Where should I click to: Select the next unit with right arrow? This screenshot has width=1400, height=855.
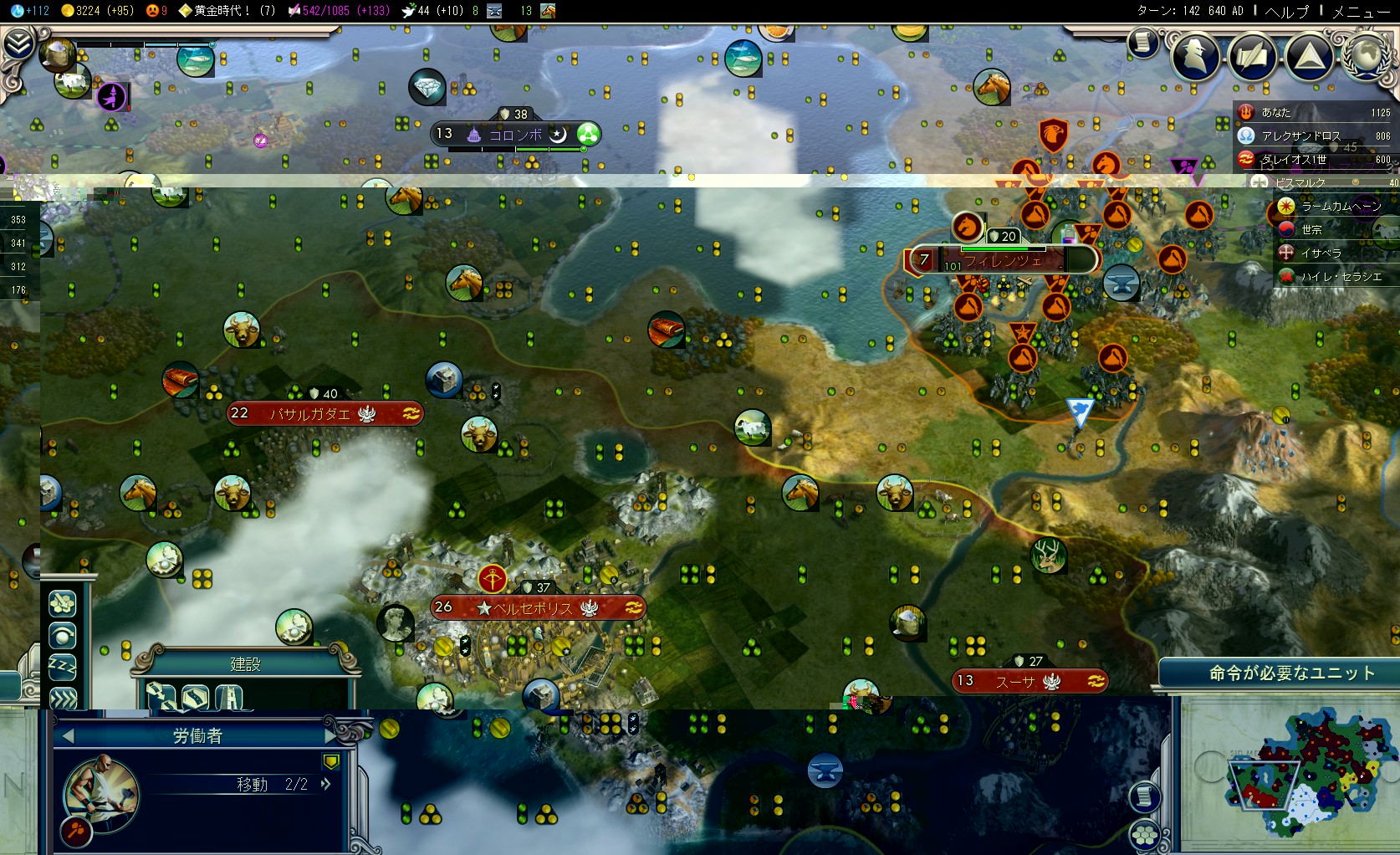(x=330, y=736)
